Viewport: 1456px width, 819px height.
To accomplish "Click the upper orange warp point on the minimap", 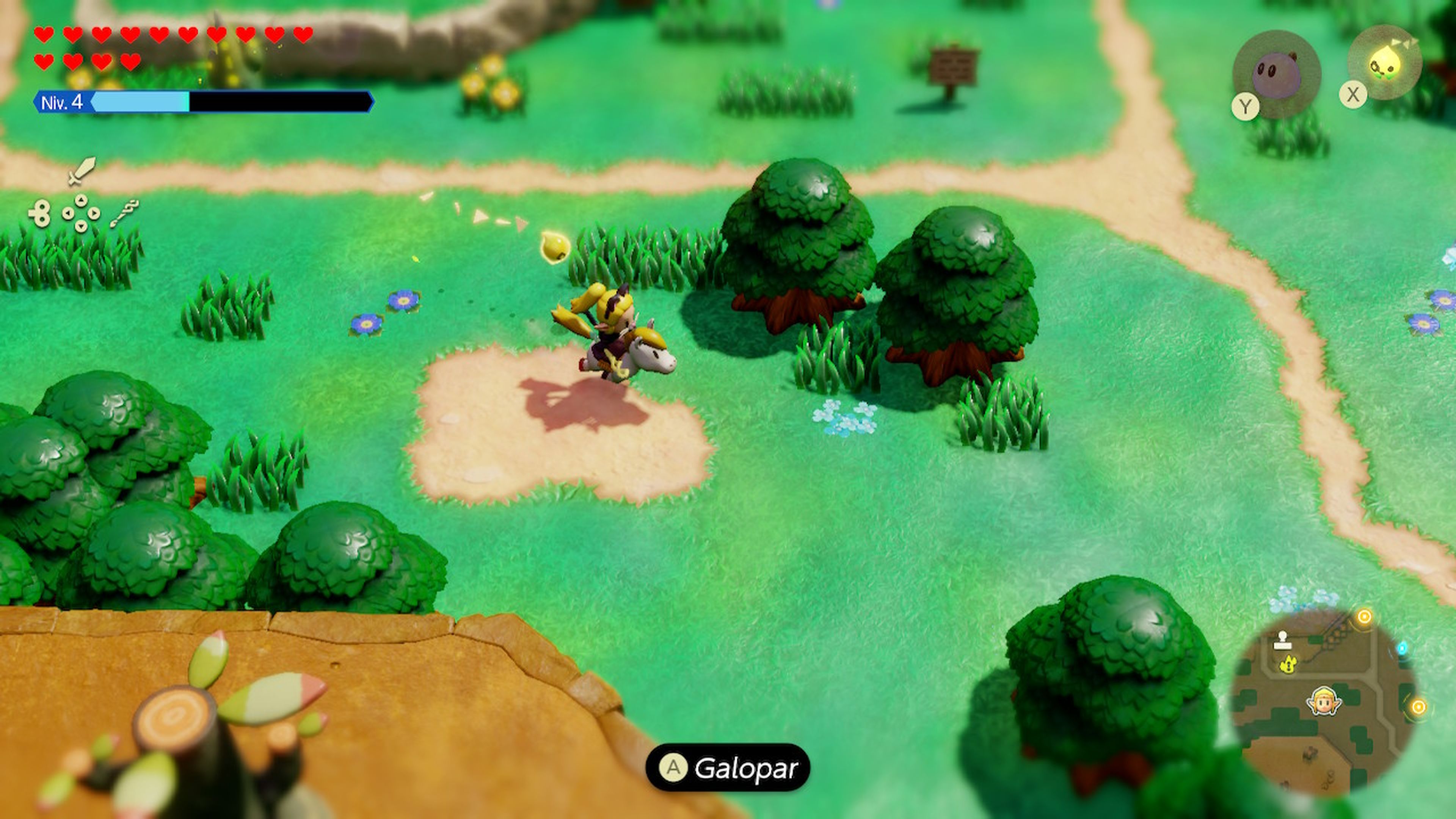I will [1364, 617].
